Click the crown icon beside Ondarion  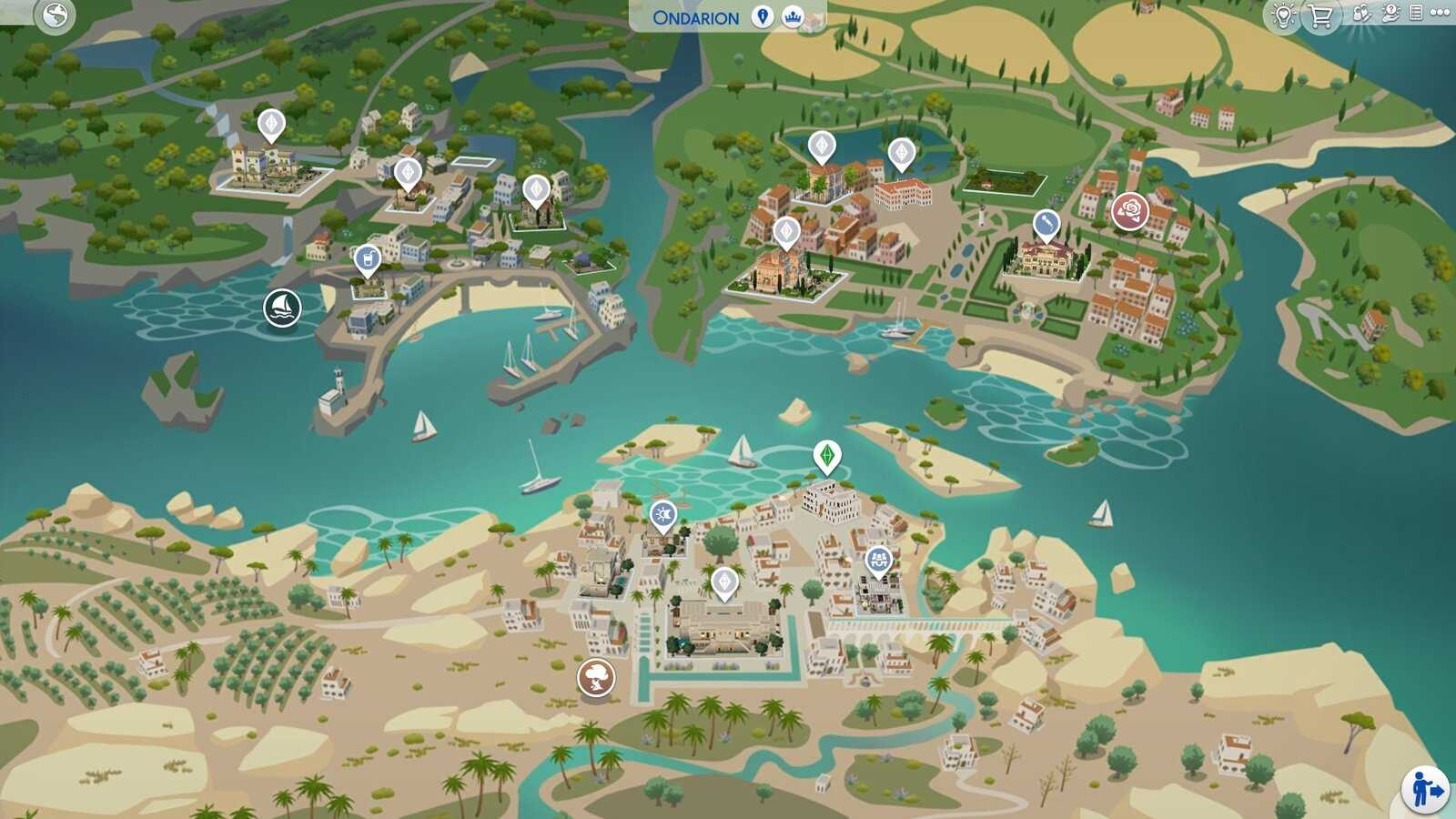tap(793, 16)
